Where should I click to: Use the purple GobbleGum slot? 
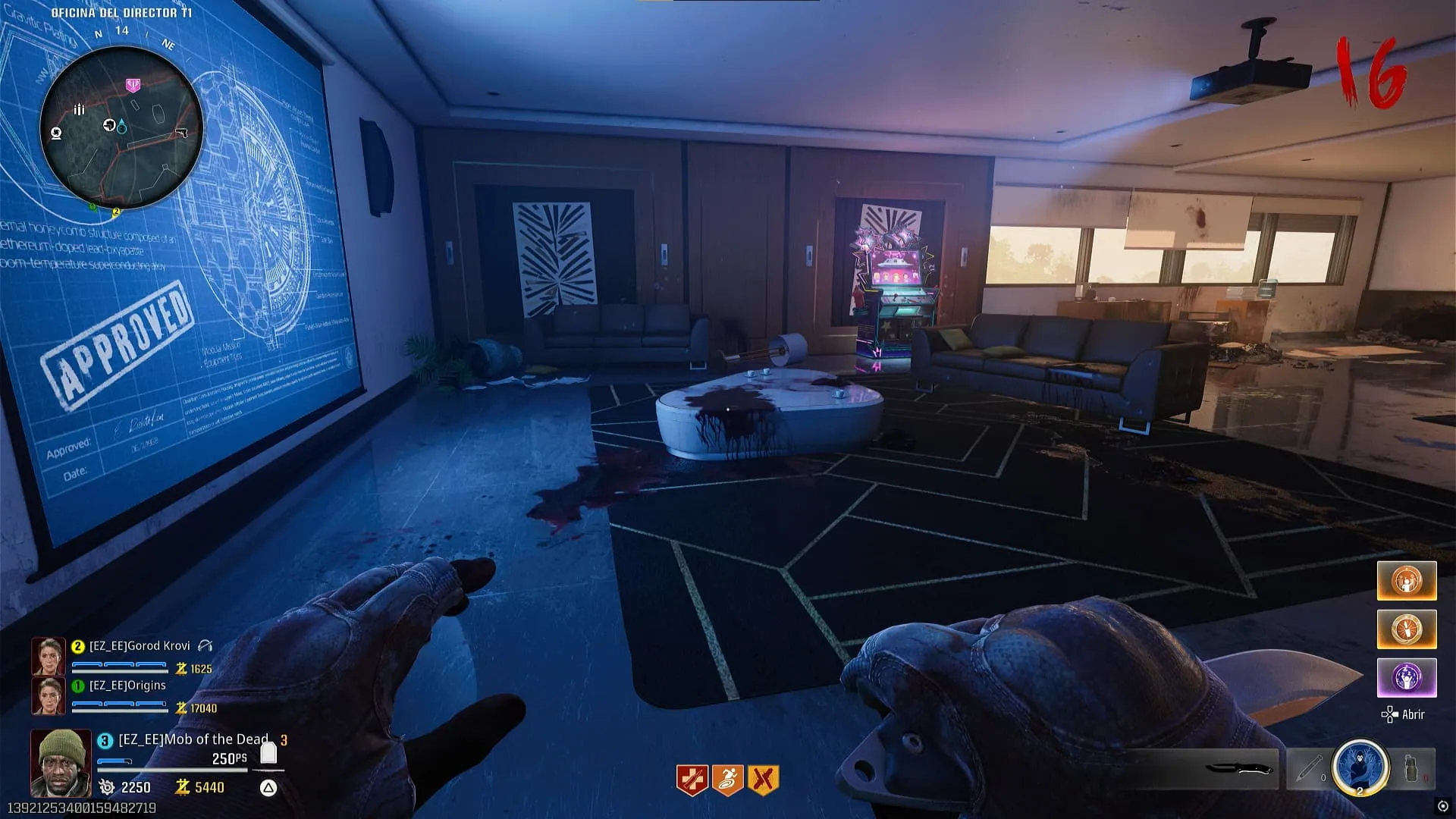(1407, 677)
